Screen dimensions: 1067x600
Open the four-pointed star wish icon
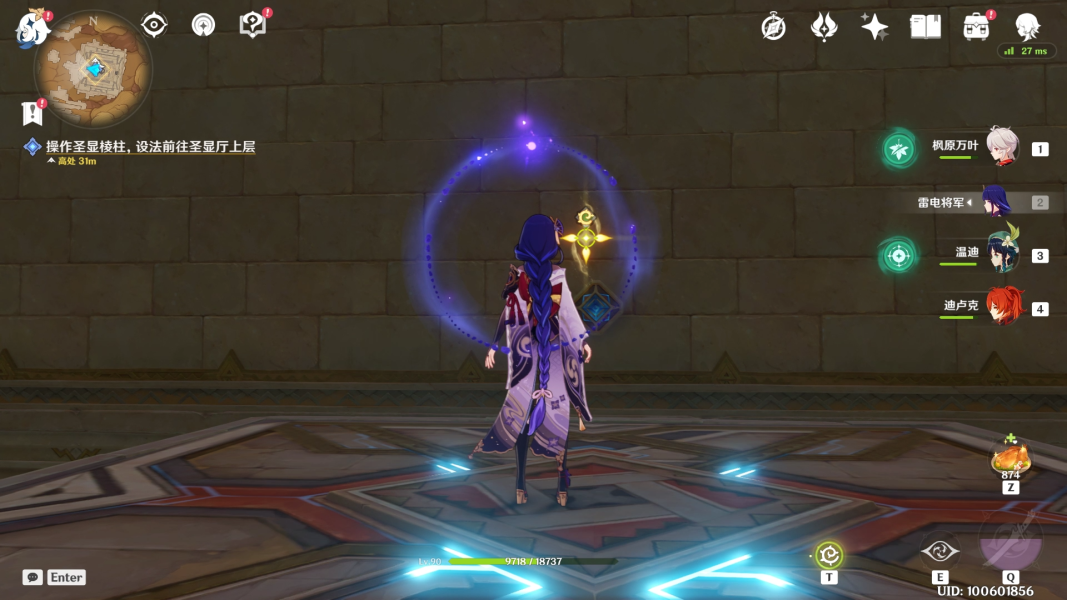tap(875, 27)
